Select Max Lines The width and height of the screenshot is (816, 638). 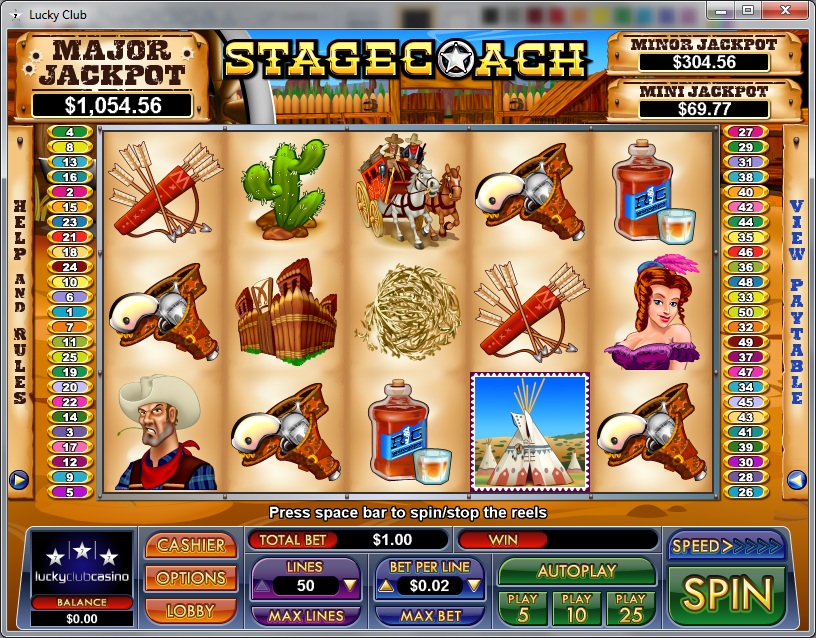305,616
